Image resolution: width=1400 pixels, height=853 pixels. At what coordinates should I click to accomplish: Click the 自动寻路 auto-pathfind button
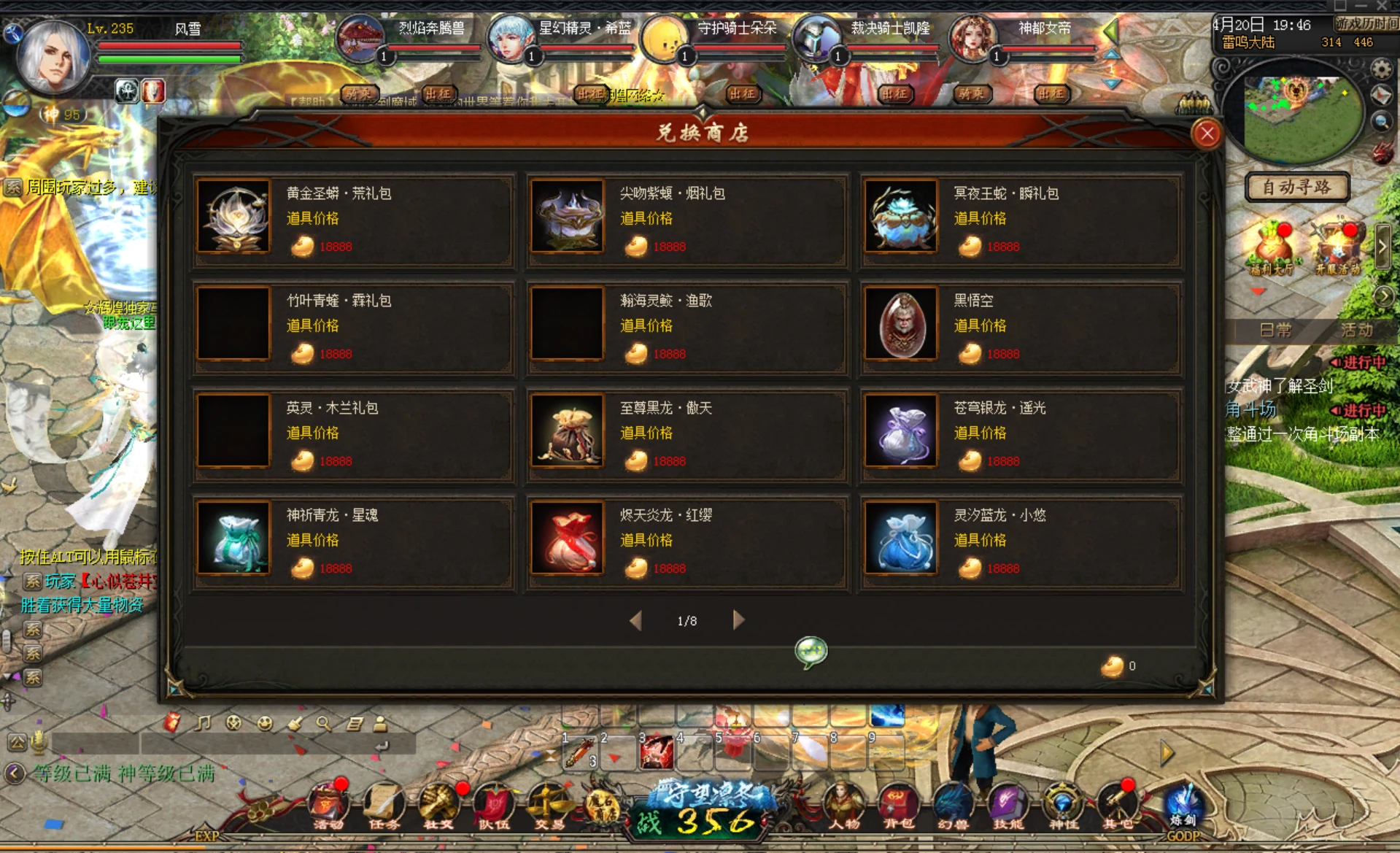(x=1297, y=188)
